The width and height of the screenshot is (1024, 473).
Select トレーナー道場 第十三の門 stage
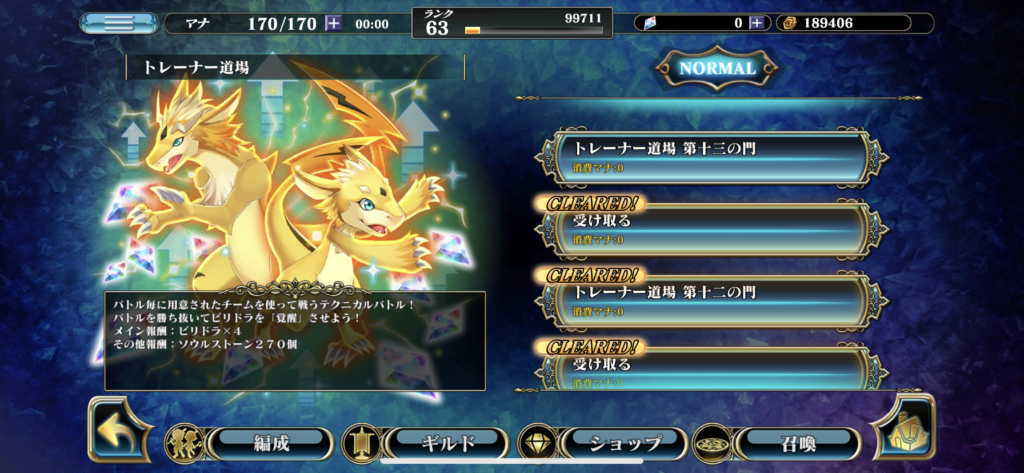click(x=712, y=154)
